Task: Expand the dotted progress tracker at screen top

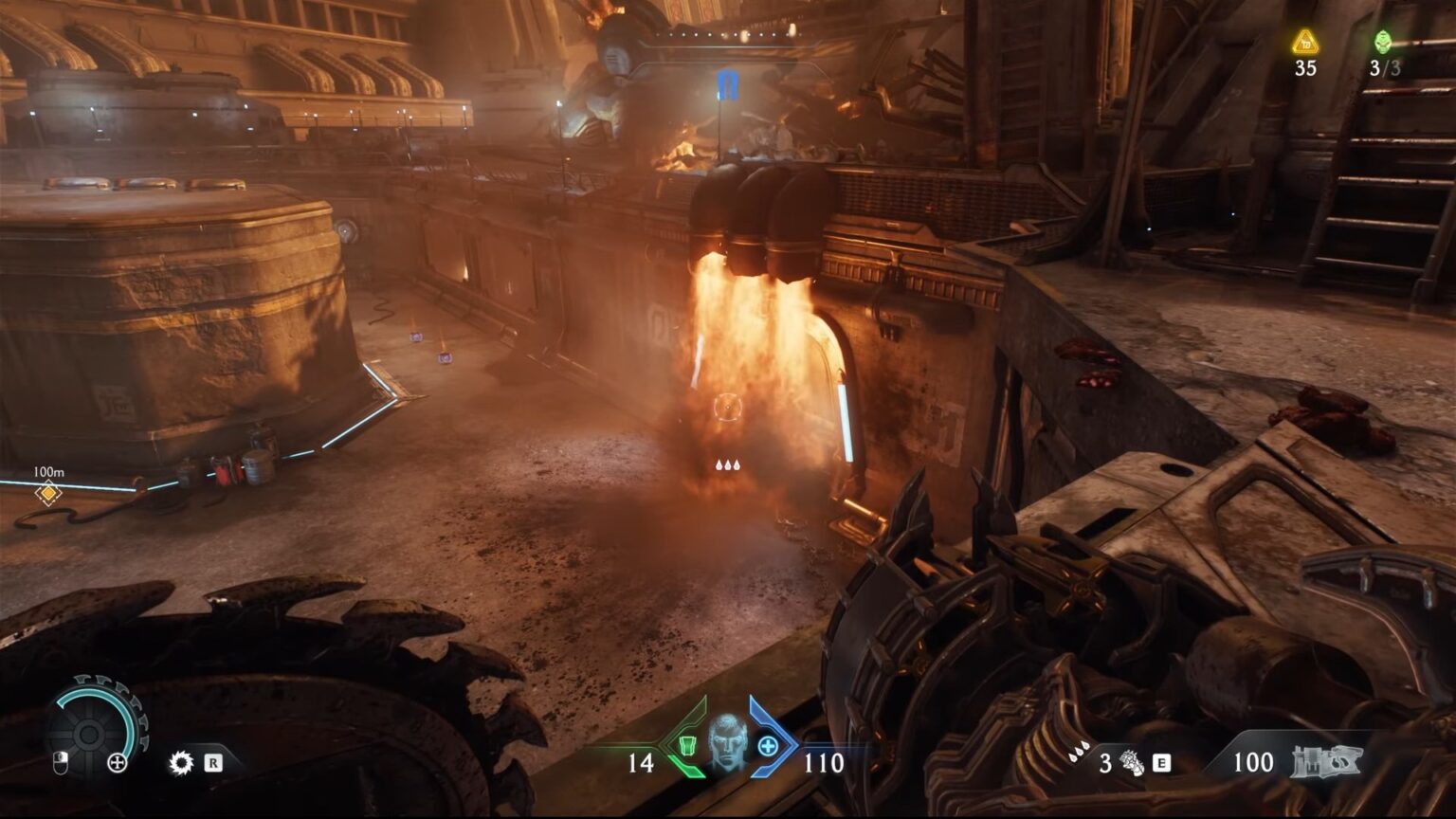Action: tap(728, 32)
